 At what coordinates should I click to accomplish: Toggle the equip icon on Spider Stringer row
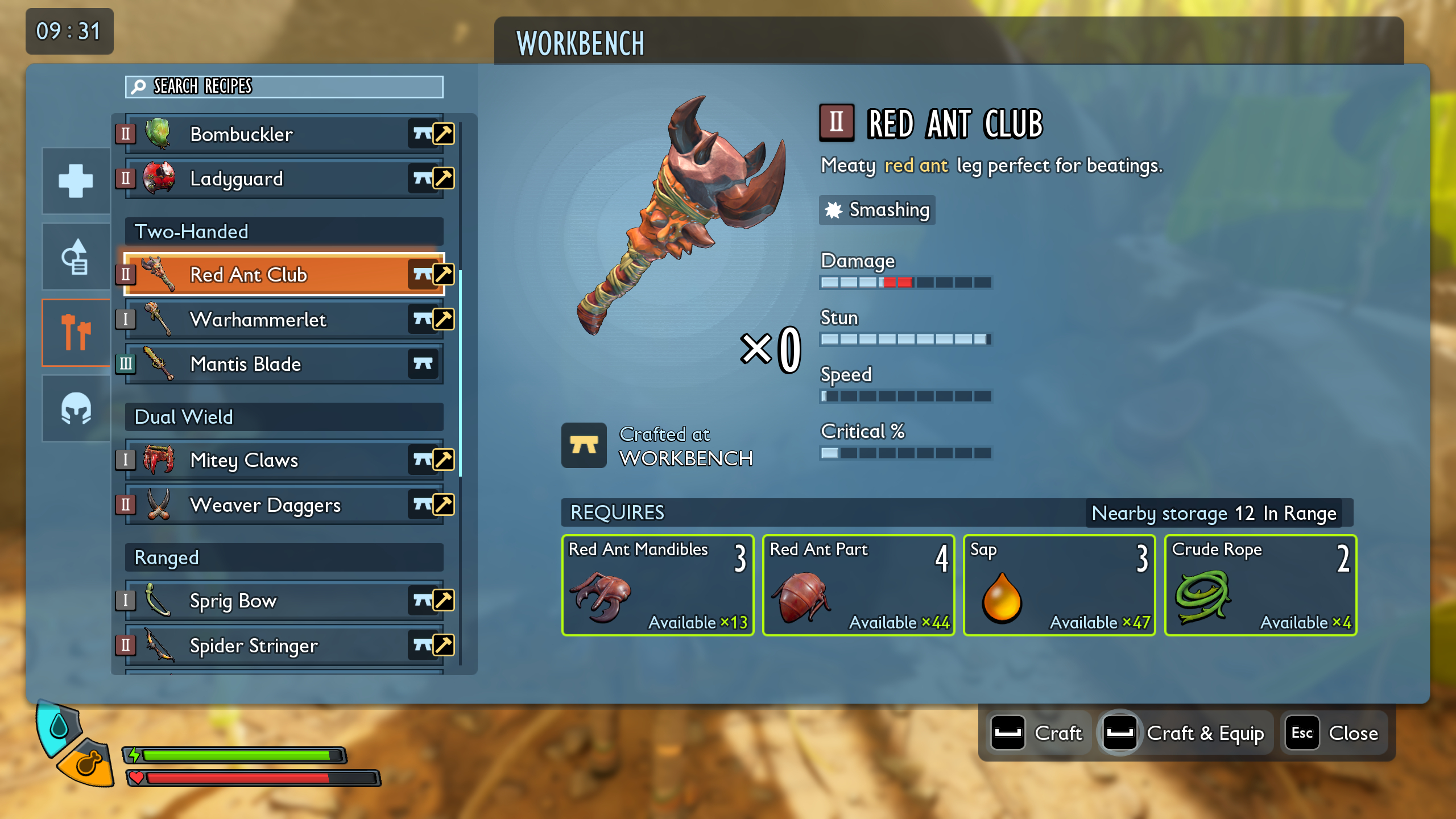(443, 646)
